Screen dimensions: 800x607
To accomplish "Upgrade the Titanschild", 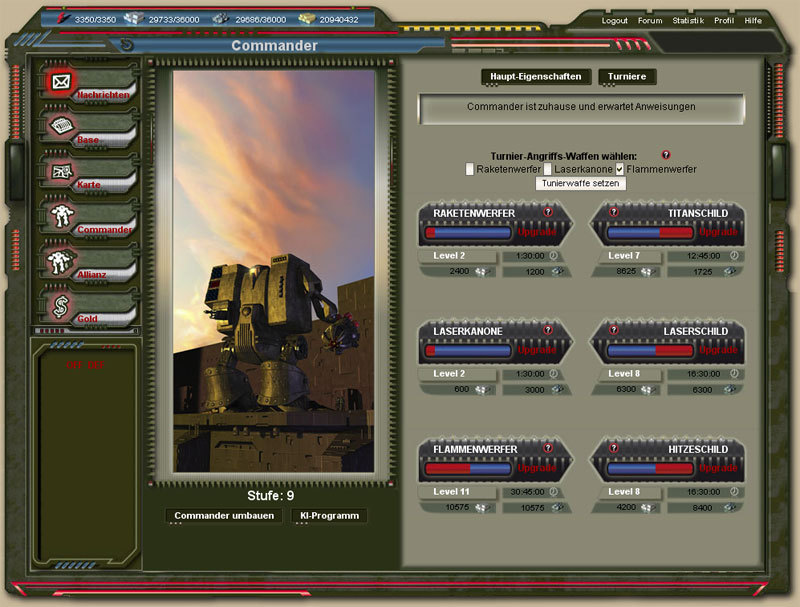I will (718, 232).
